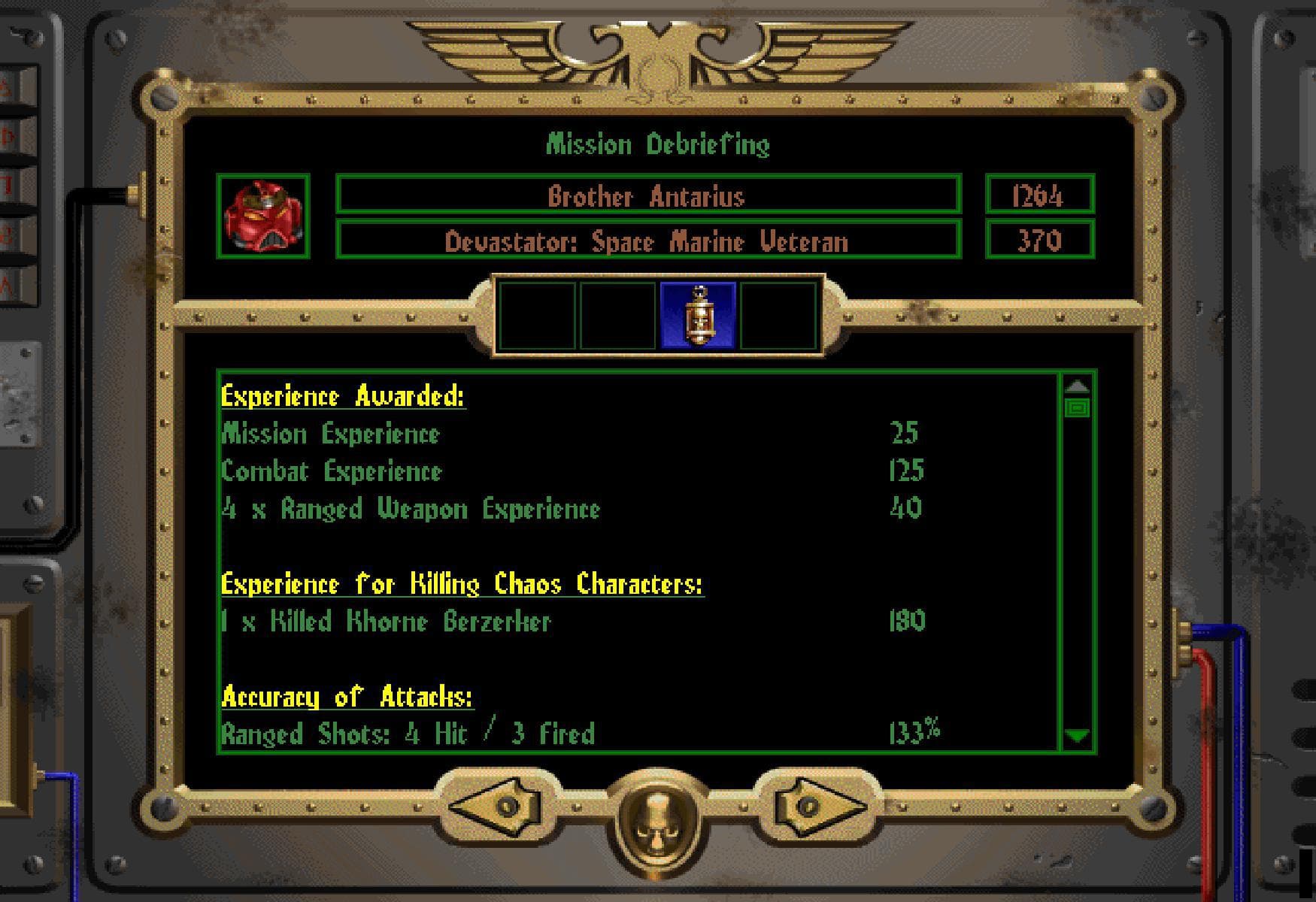Click the box displaying 1264 experience
The image size is (1316, 902).
click(1038, 198)
